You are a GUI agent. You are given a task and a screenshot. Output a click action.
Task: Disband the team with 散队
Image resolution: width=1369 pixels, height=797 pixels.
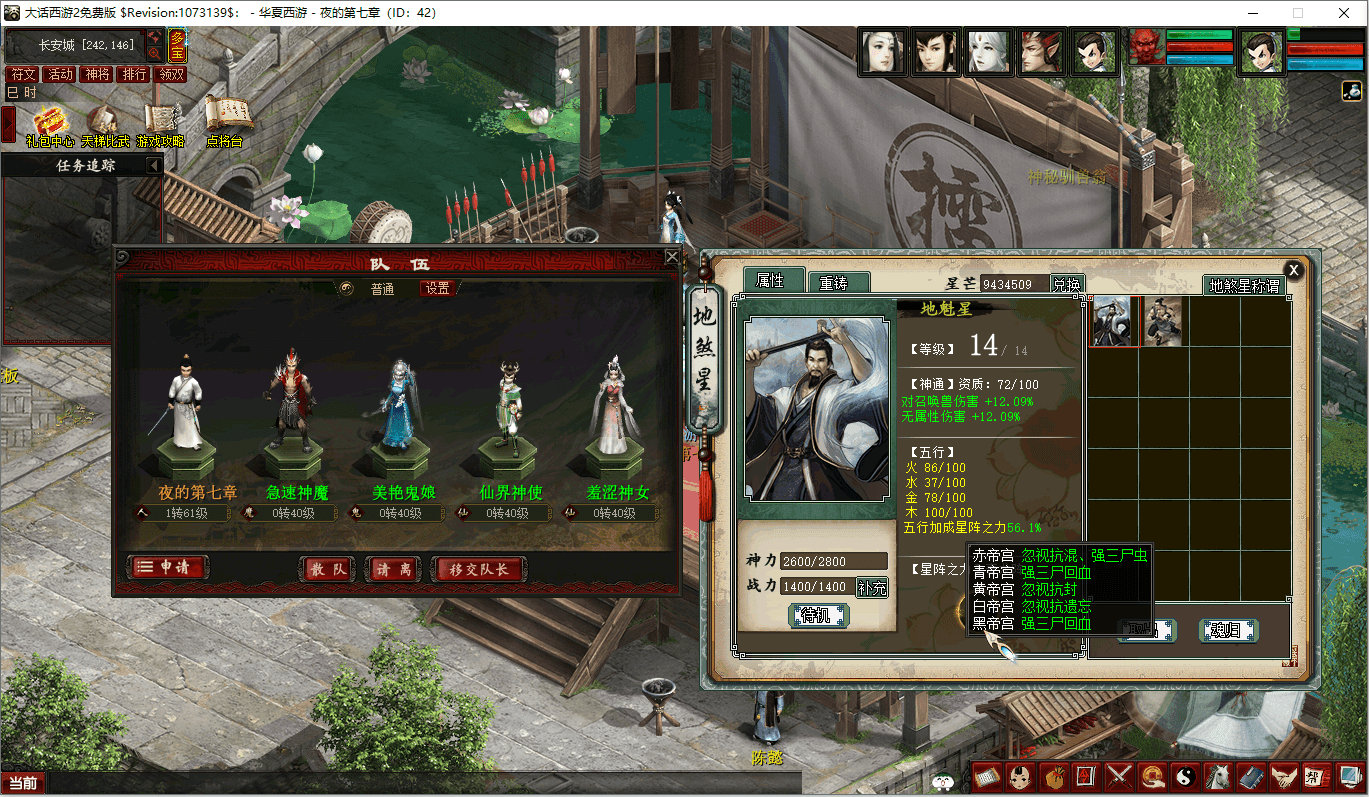[x=328, y=569]
